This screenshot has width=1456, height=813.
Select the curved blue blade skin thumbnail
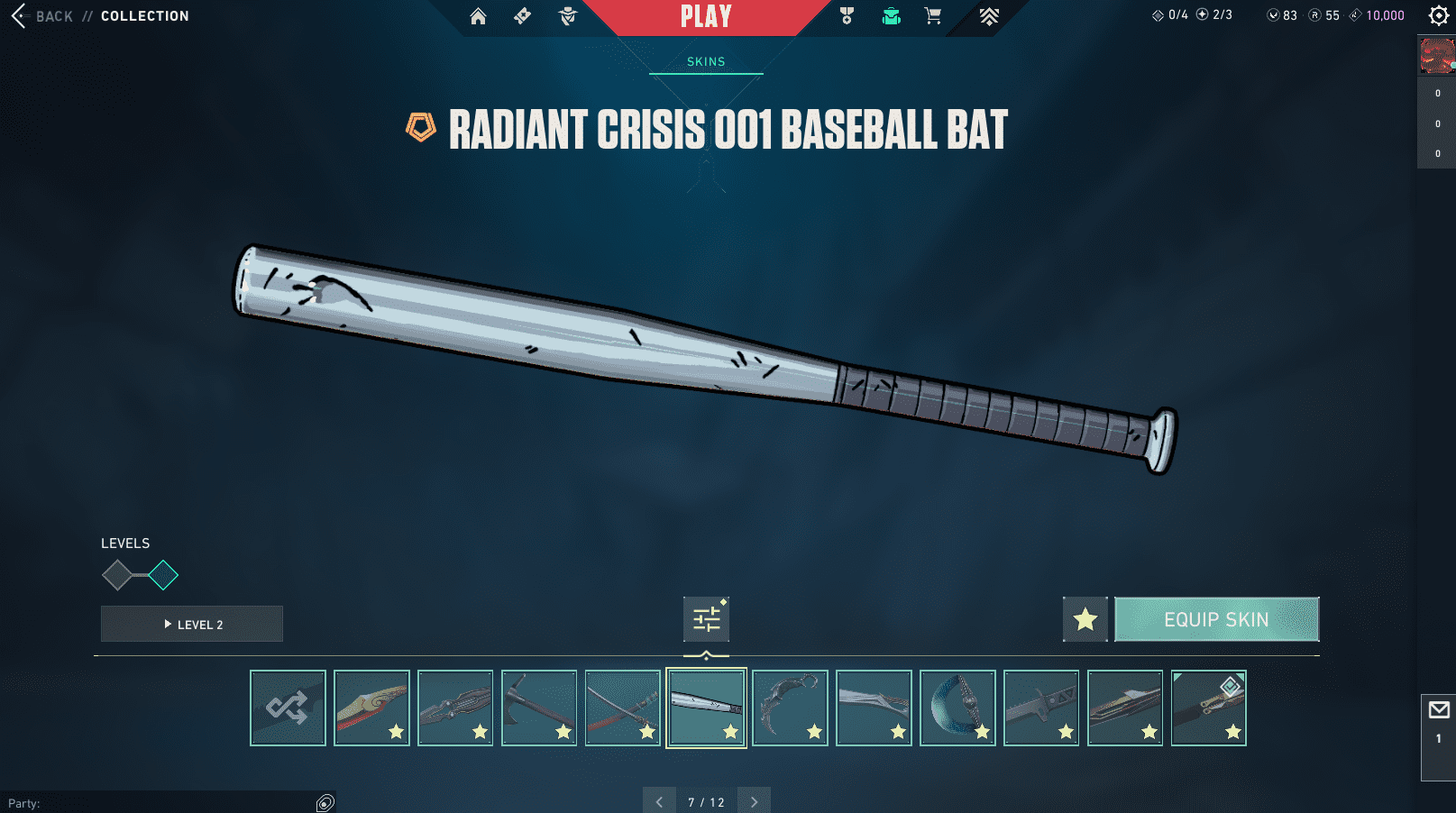957,708
